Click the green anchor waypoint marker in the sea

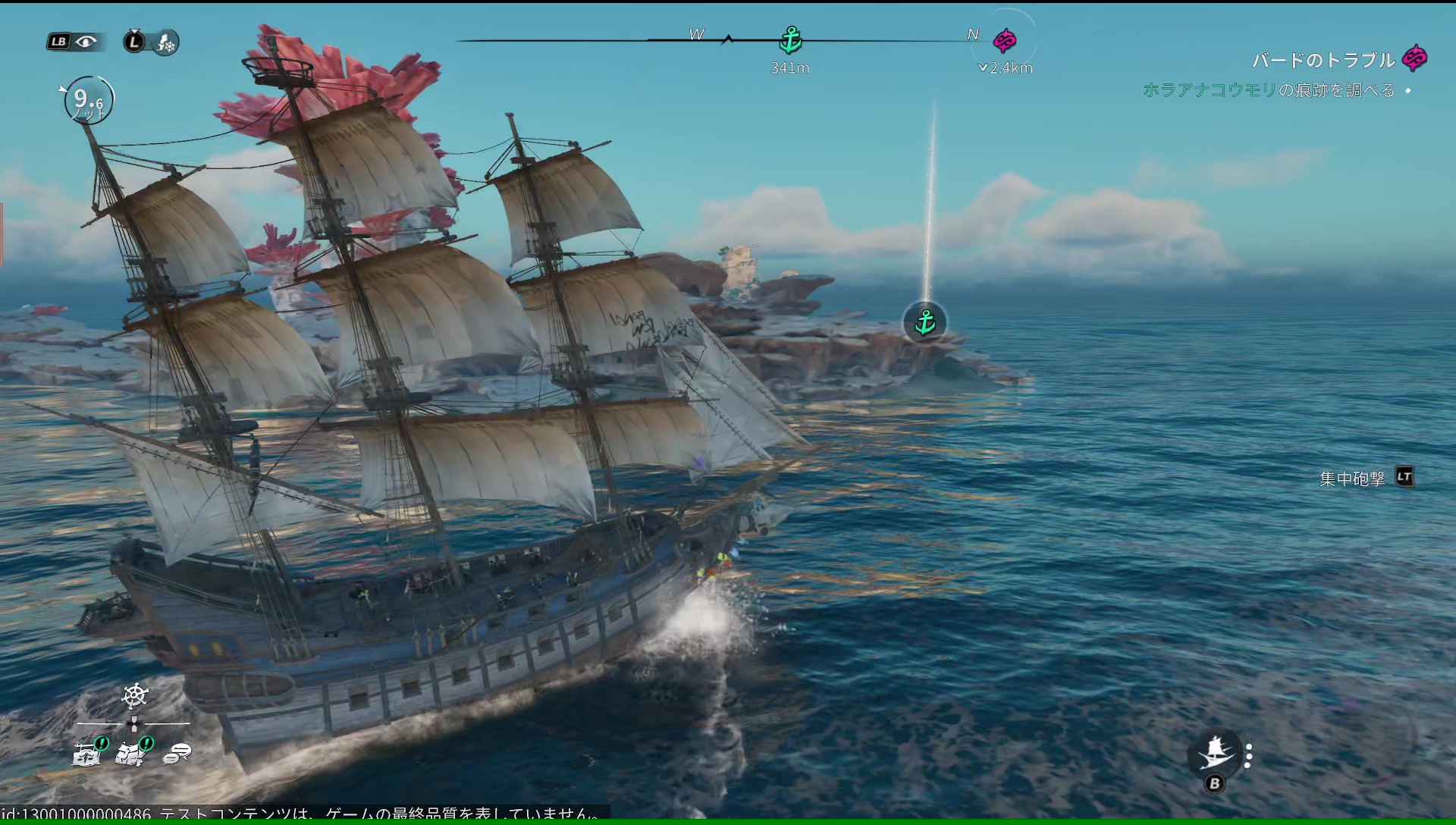tap(925, 323)
